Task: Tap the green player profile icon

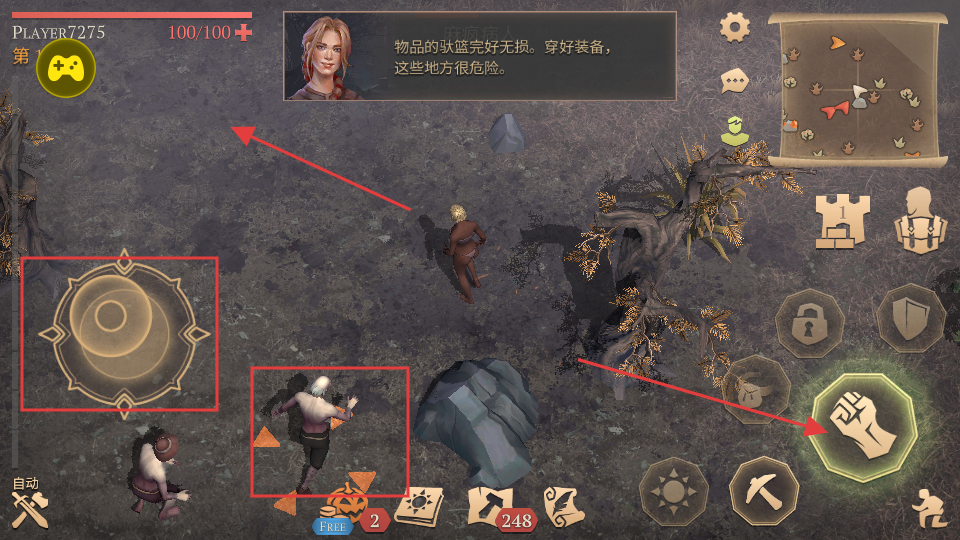Action: click(735, 131)
